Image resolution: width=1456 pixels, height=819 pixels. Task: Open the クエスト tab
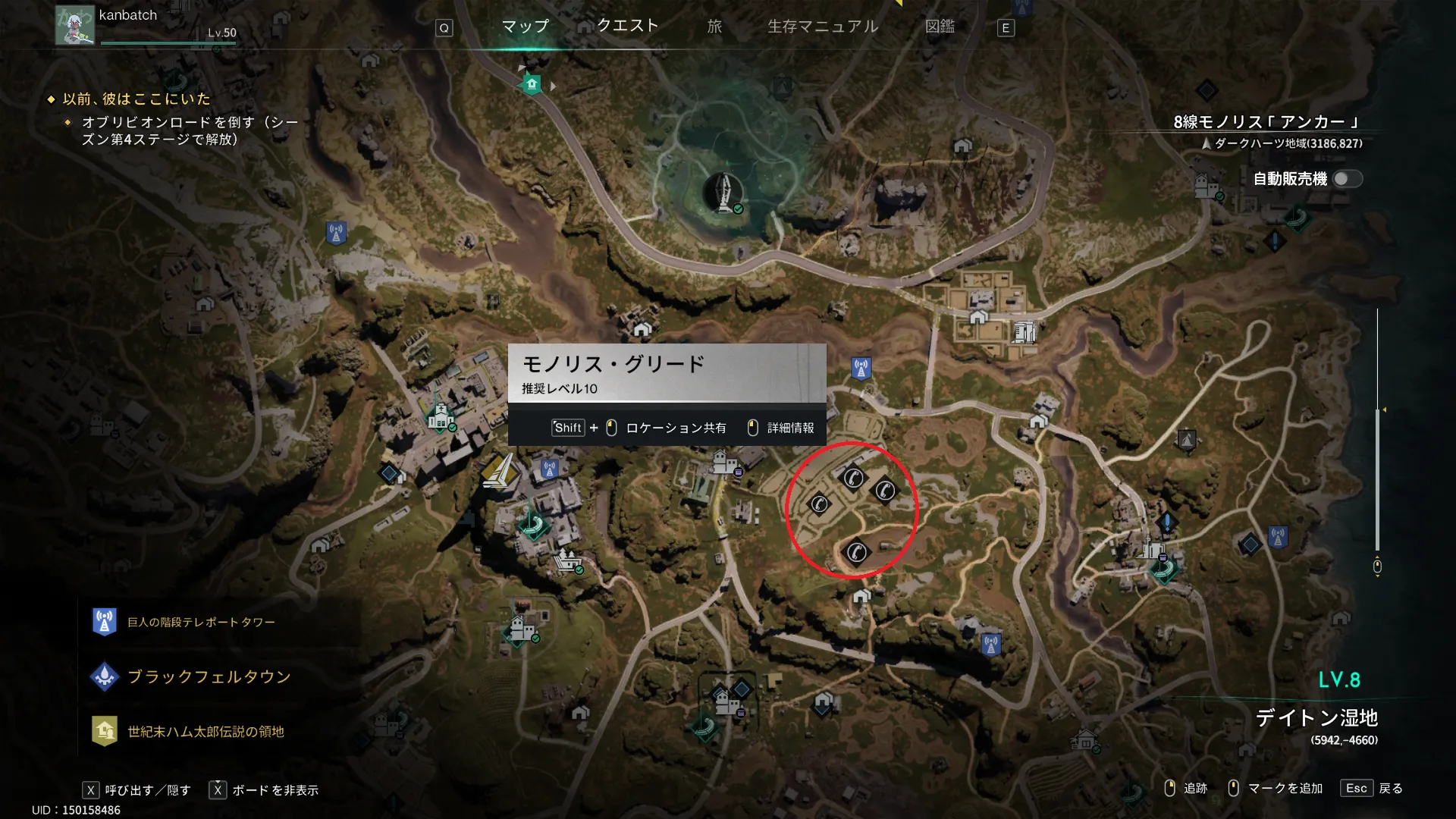pos(627,26)
